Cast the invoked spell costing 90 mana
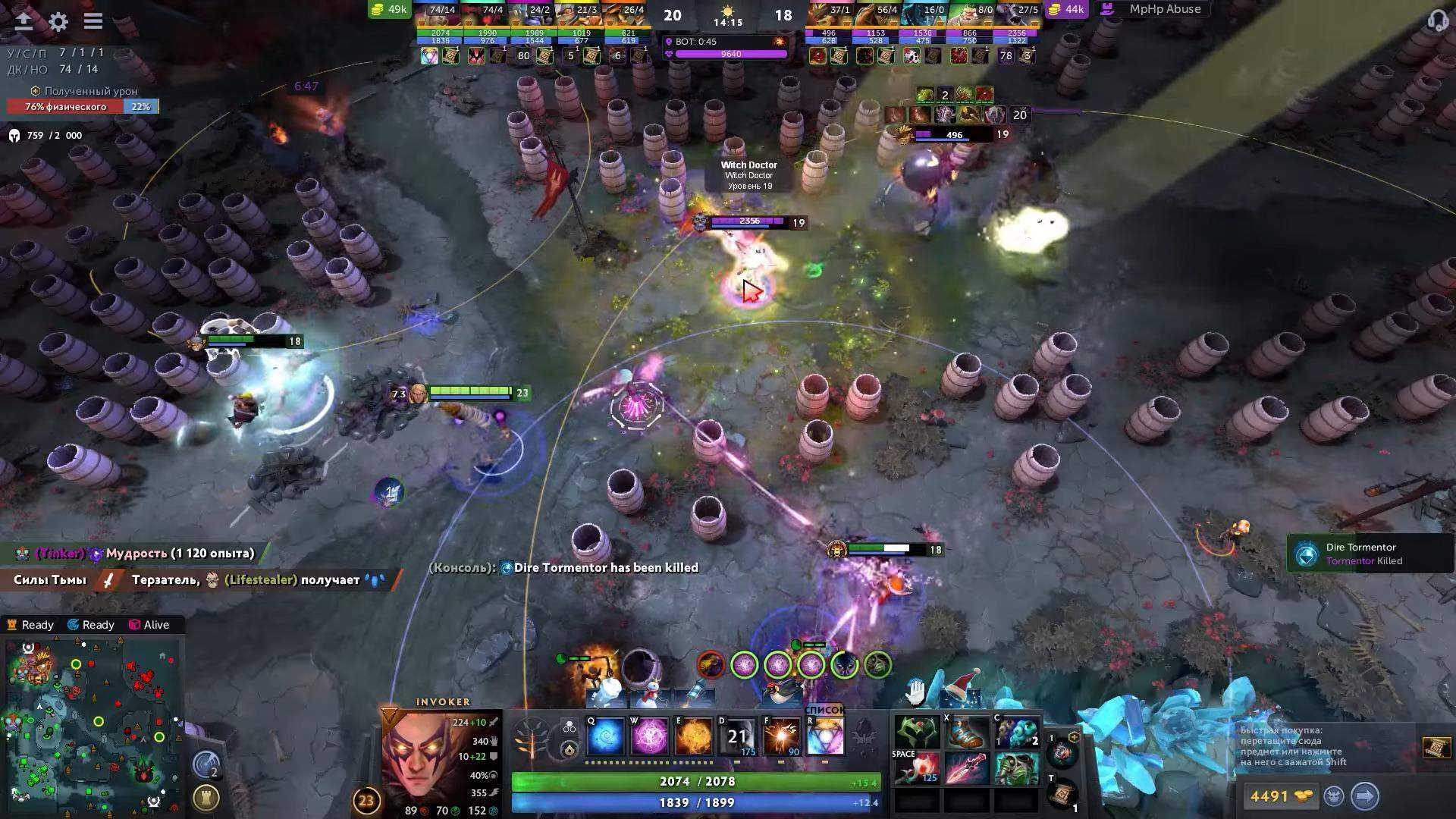Screen dimensions: 1456x819 pos(782,736)
